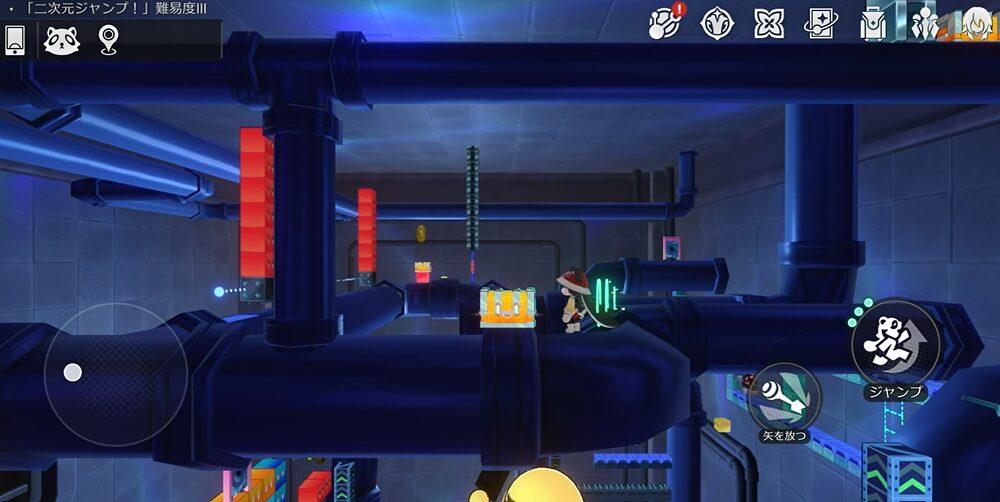Tap the raccoon face icon
The height and width of the screenshot is (502, 1000).
[x=61, y=40]
